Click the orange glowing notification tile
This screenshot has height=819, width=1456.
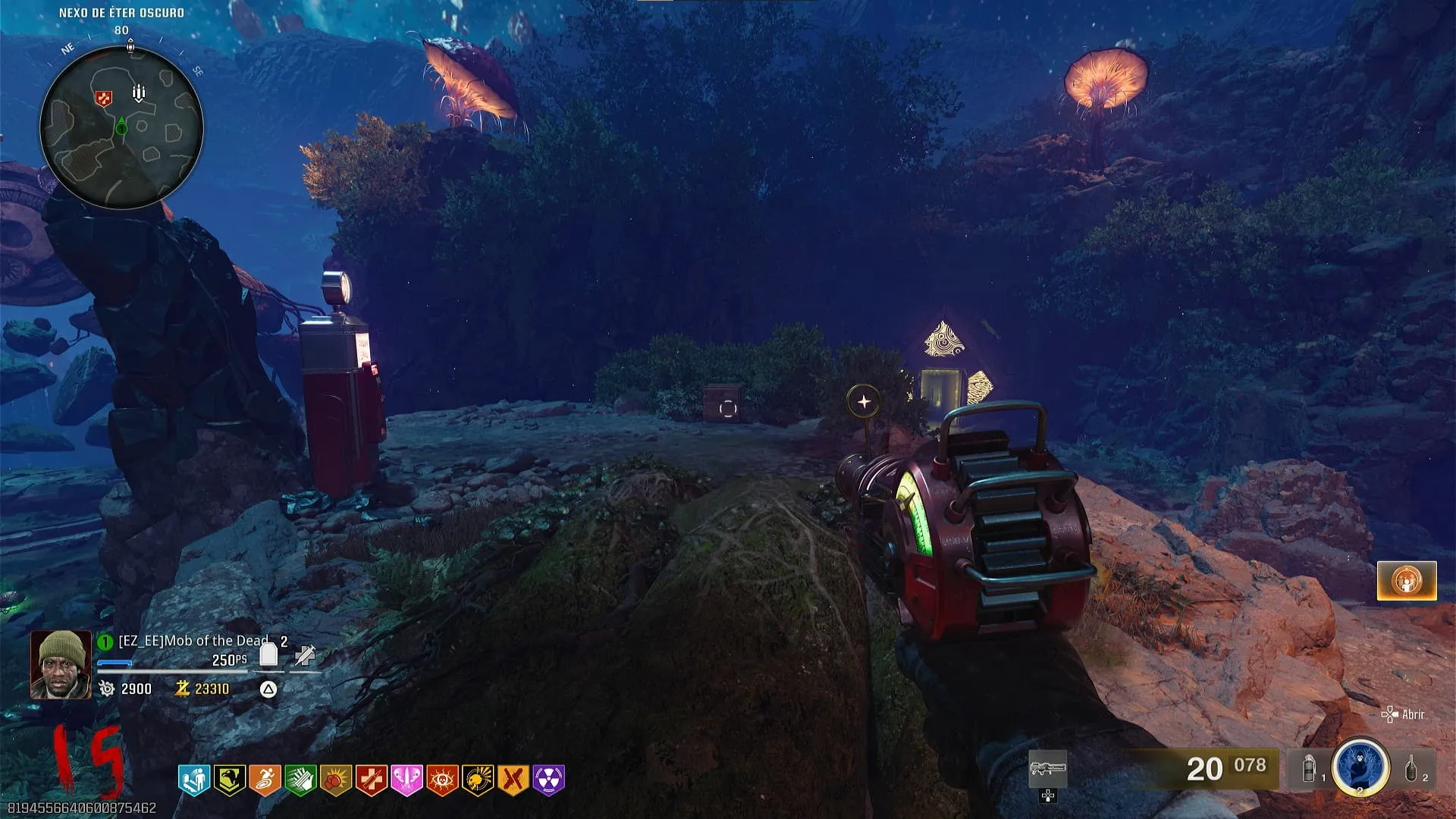click(1407, 582)
